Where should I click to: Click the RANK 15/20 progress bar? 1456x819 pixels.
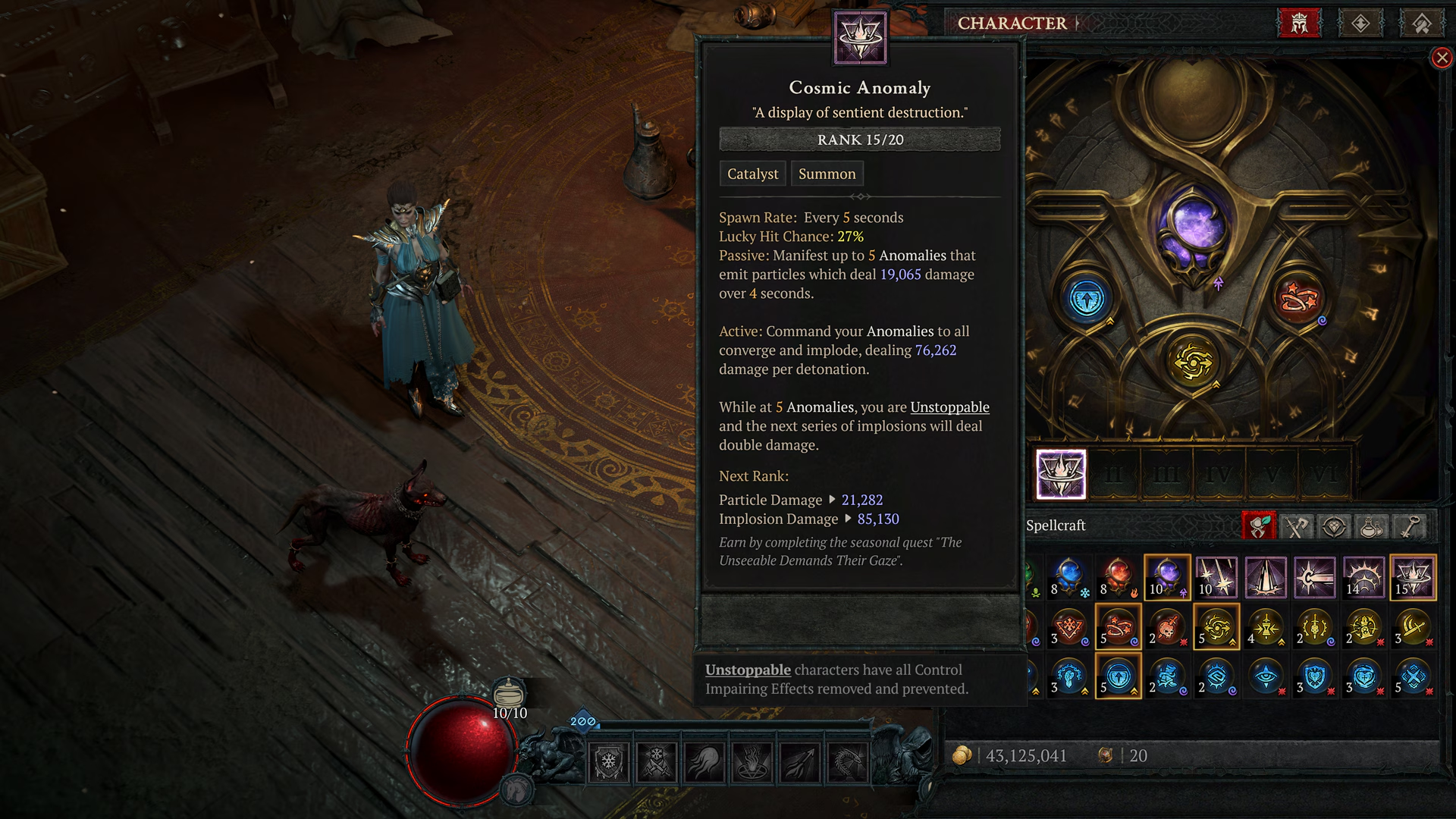tap(859, 140)
